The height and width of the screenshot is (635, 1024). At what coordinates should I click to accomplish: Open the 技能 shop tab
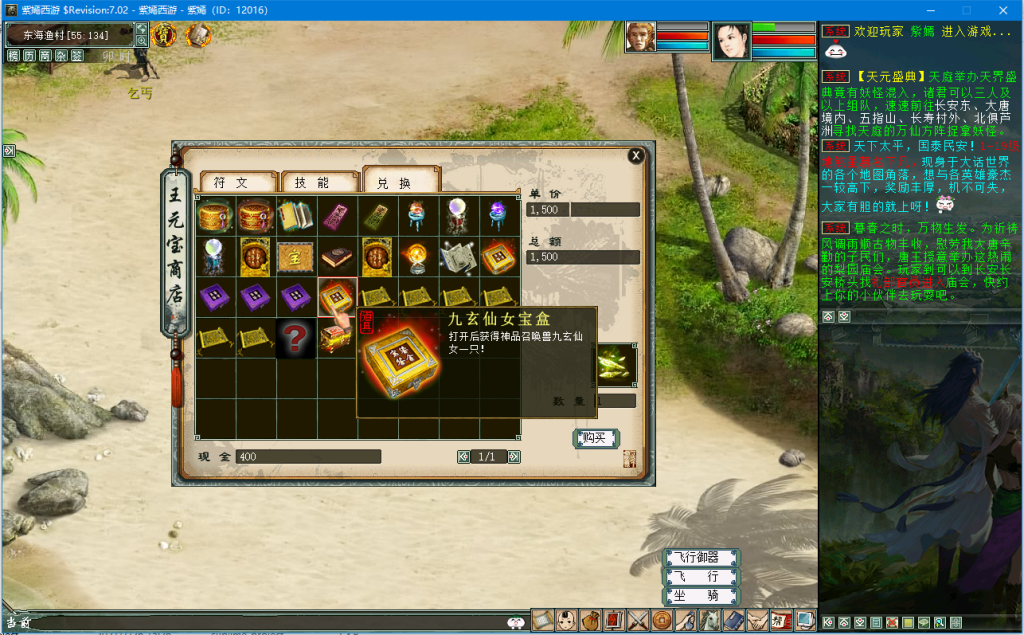pyautogui.click(x=319, y=182)
